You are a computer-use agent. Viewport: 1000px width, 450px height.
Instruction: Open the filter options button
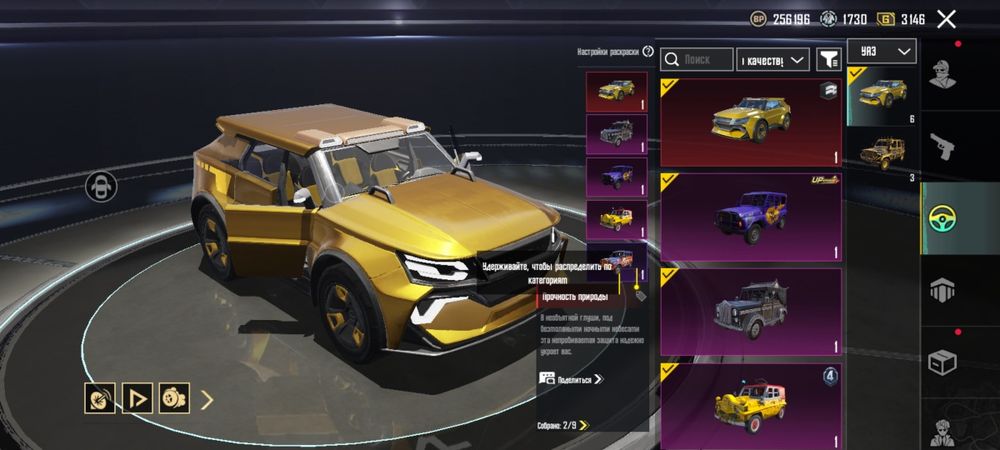point(828,60)
